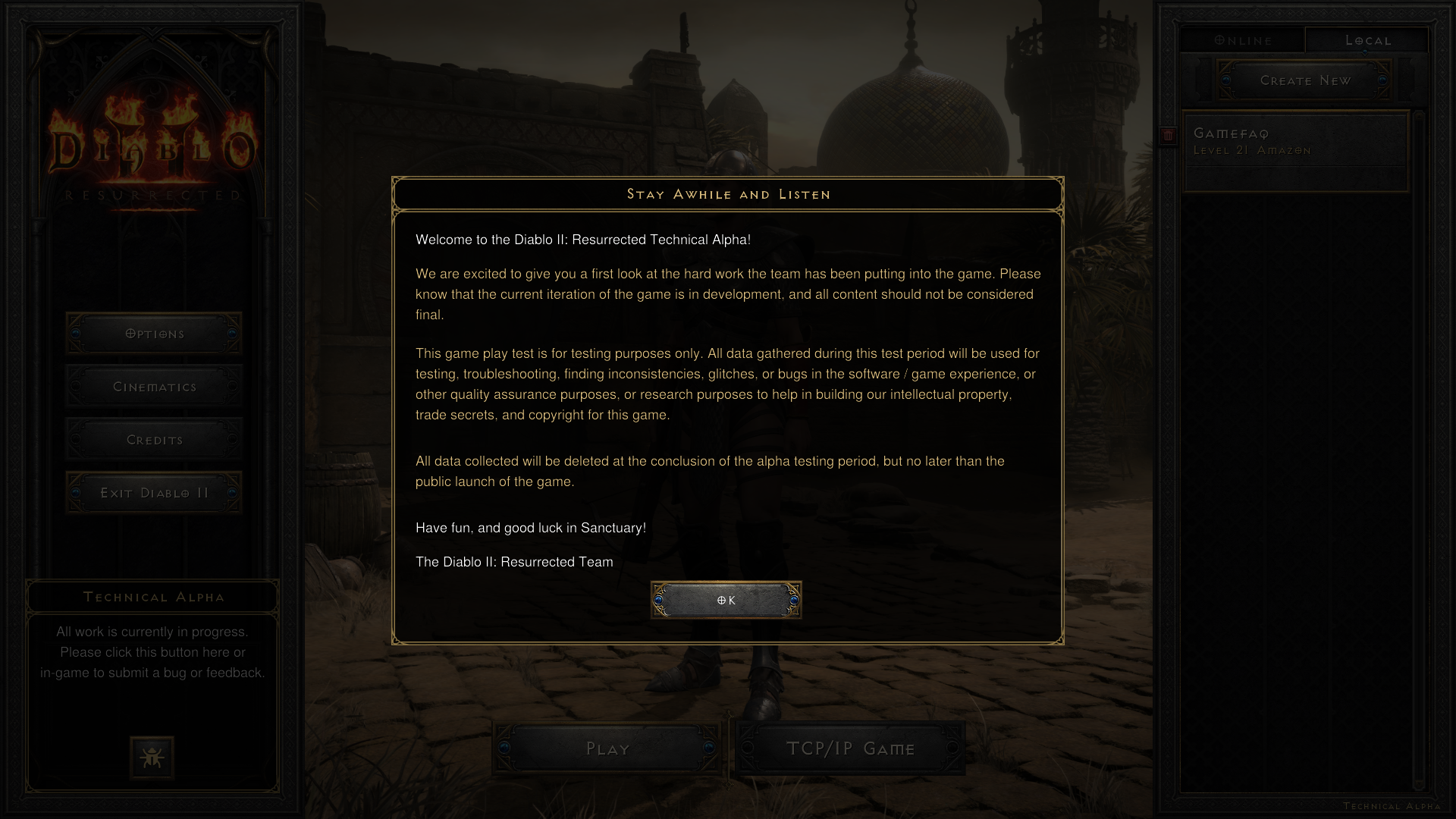Switch to the Online tab
Viewport: 1456px width, 819px height.
tap(1242, 40)
